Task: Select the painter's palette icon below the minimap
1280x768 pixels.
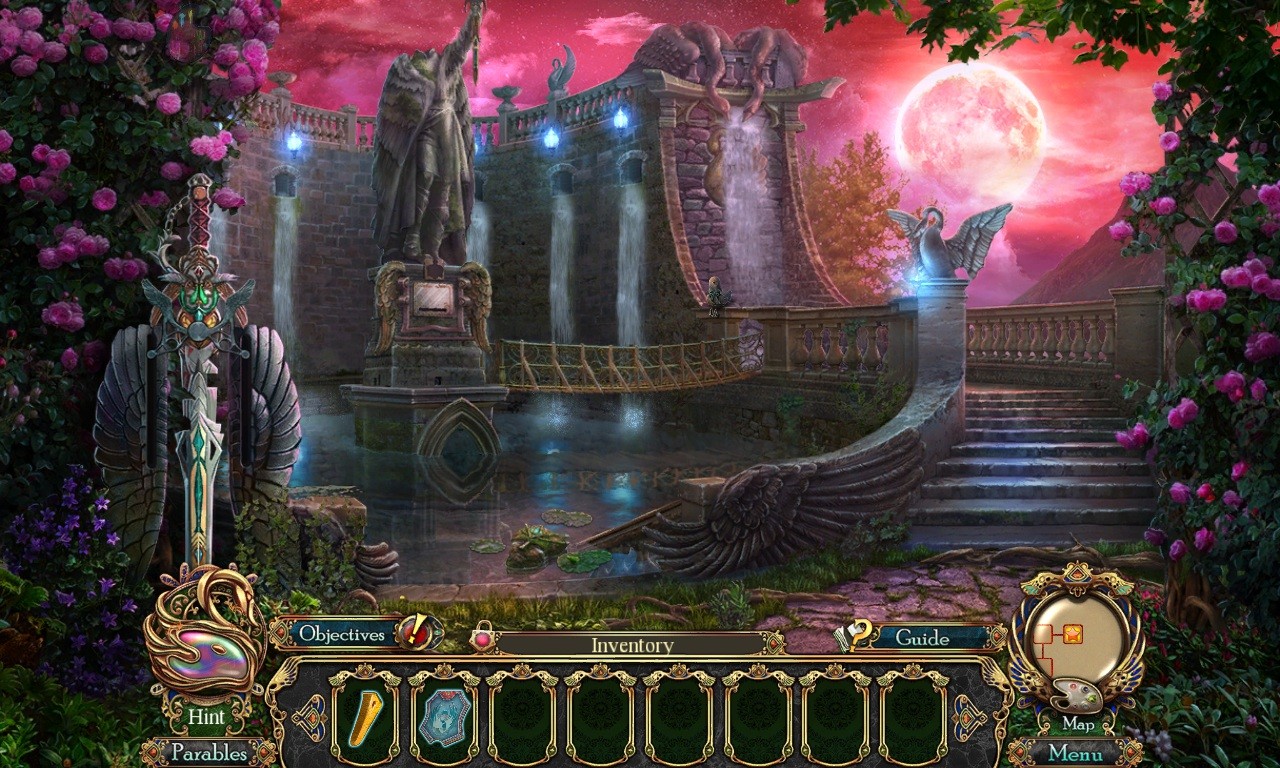Action: (x=1075, y=695)
